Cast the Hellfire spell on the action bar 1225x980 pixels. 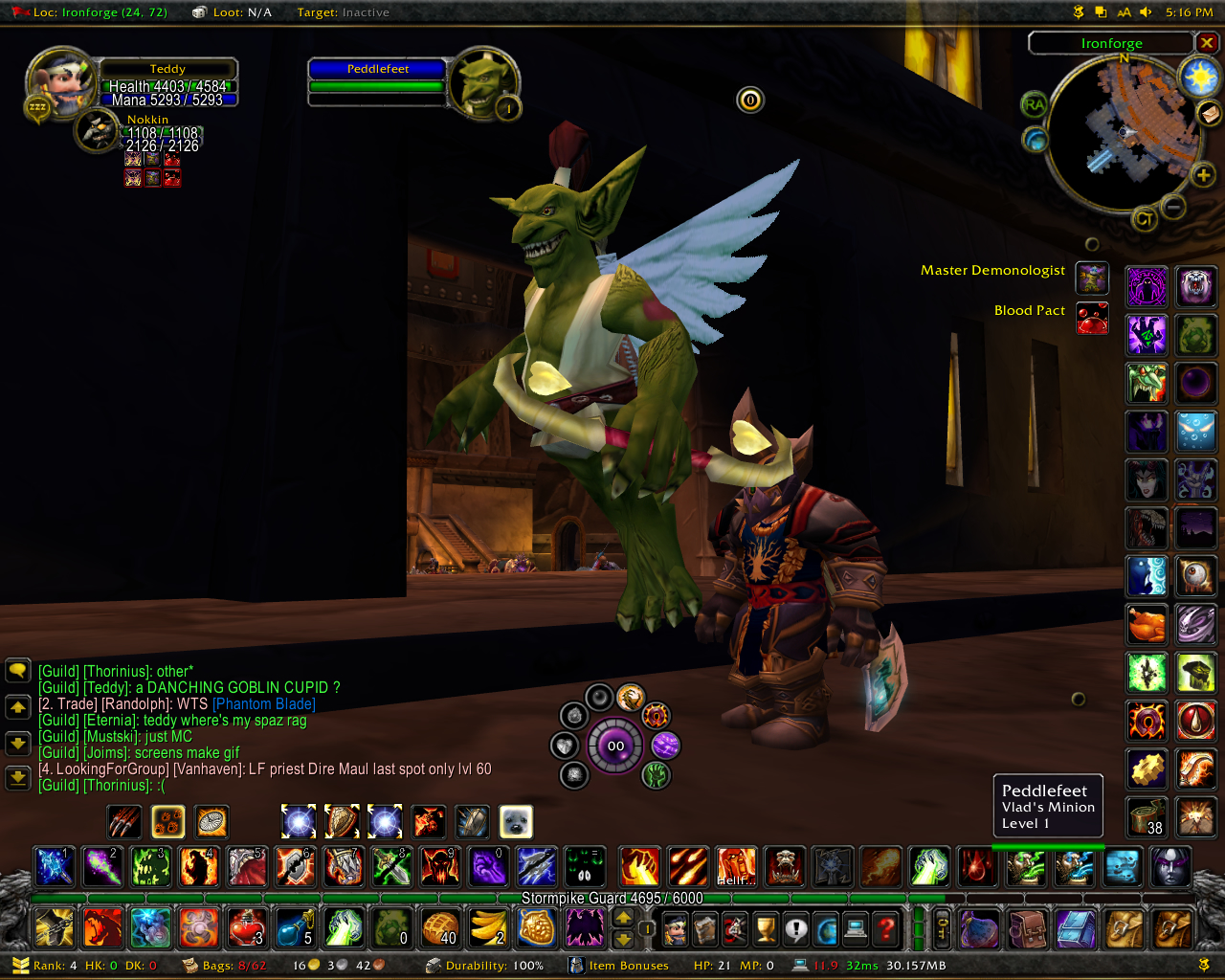(x=736, y=866)
